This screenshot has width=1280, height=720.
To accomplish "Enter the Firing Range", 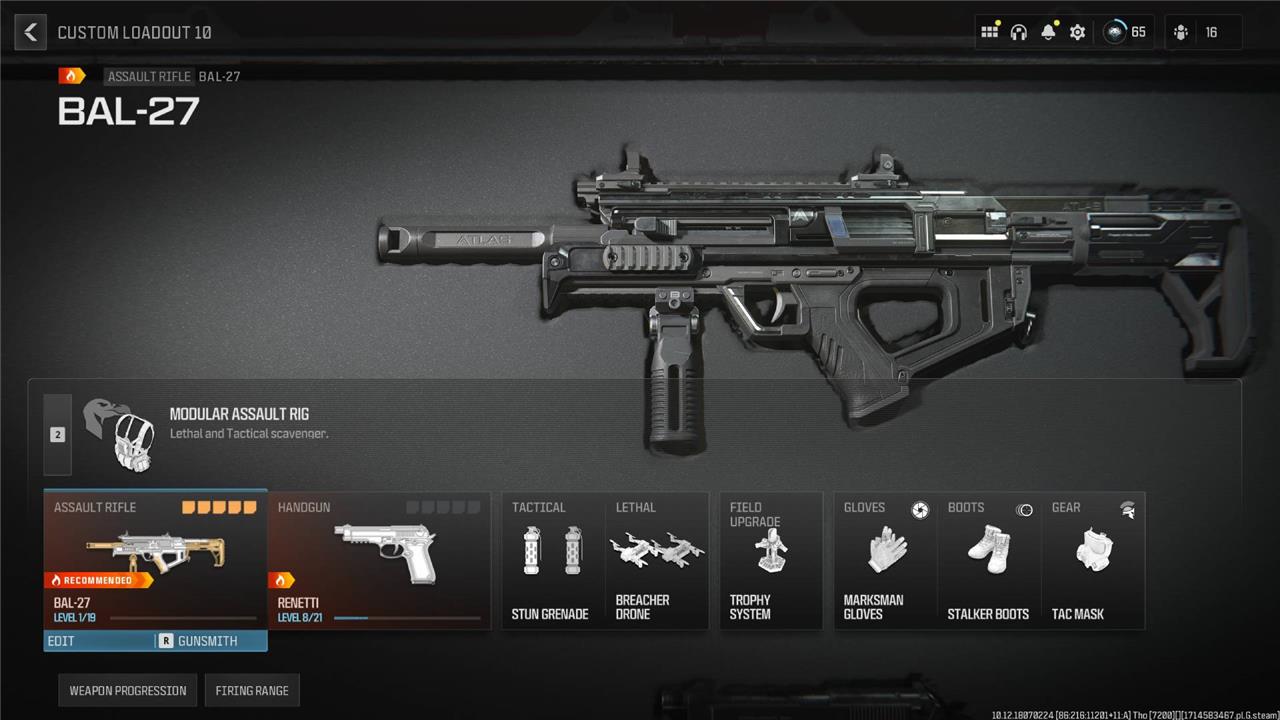I will click(x=252, y=691).
